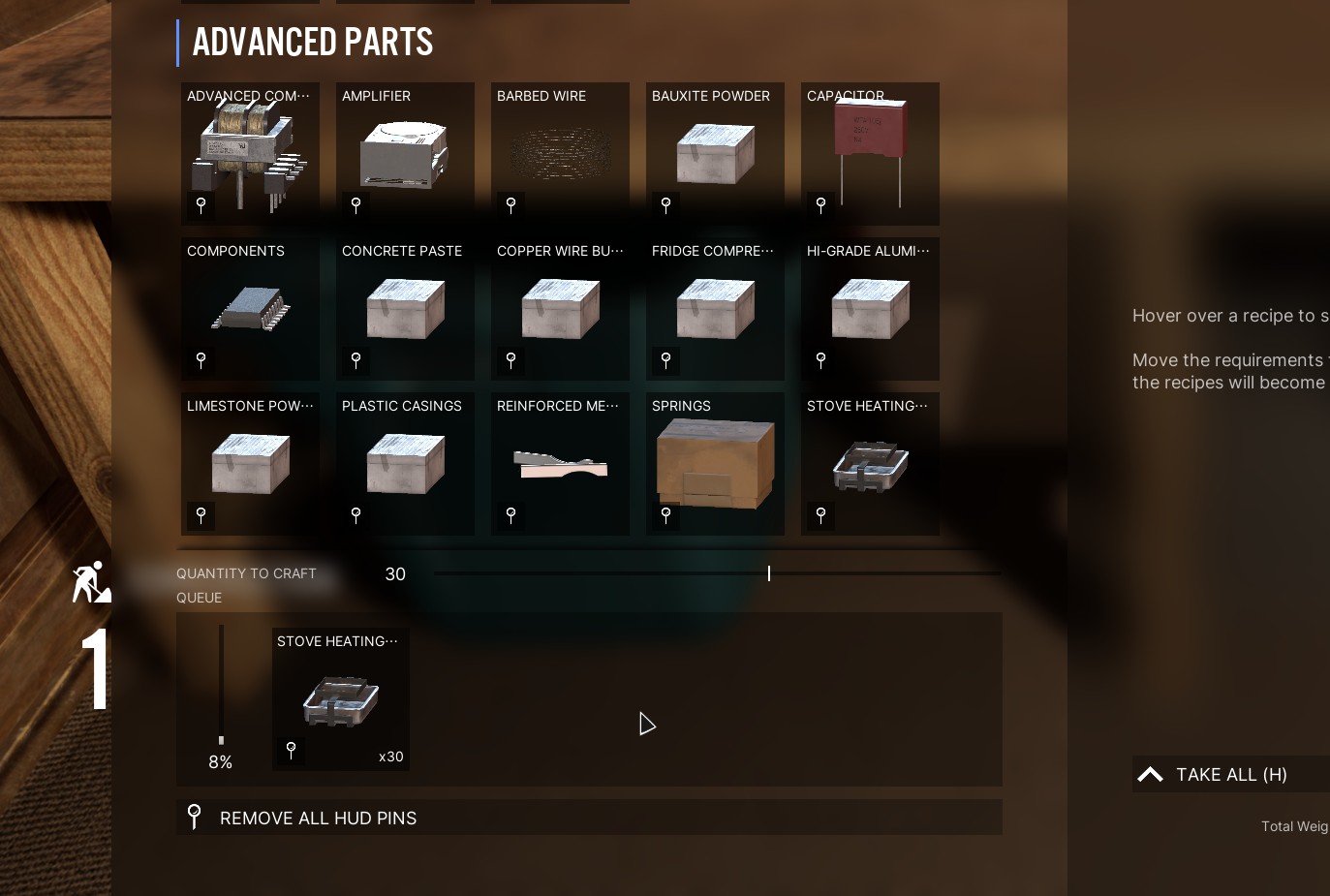The image size is (1330, 896).
Task: Select the Limestone Powder recipe
Action: (250, 464)
